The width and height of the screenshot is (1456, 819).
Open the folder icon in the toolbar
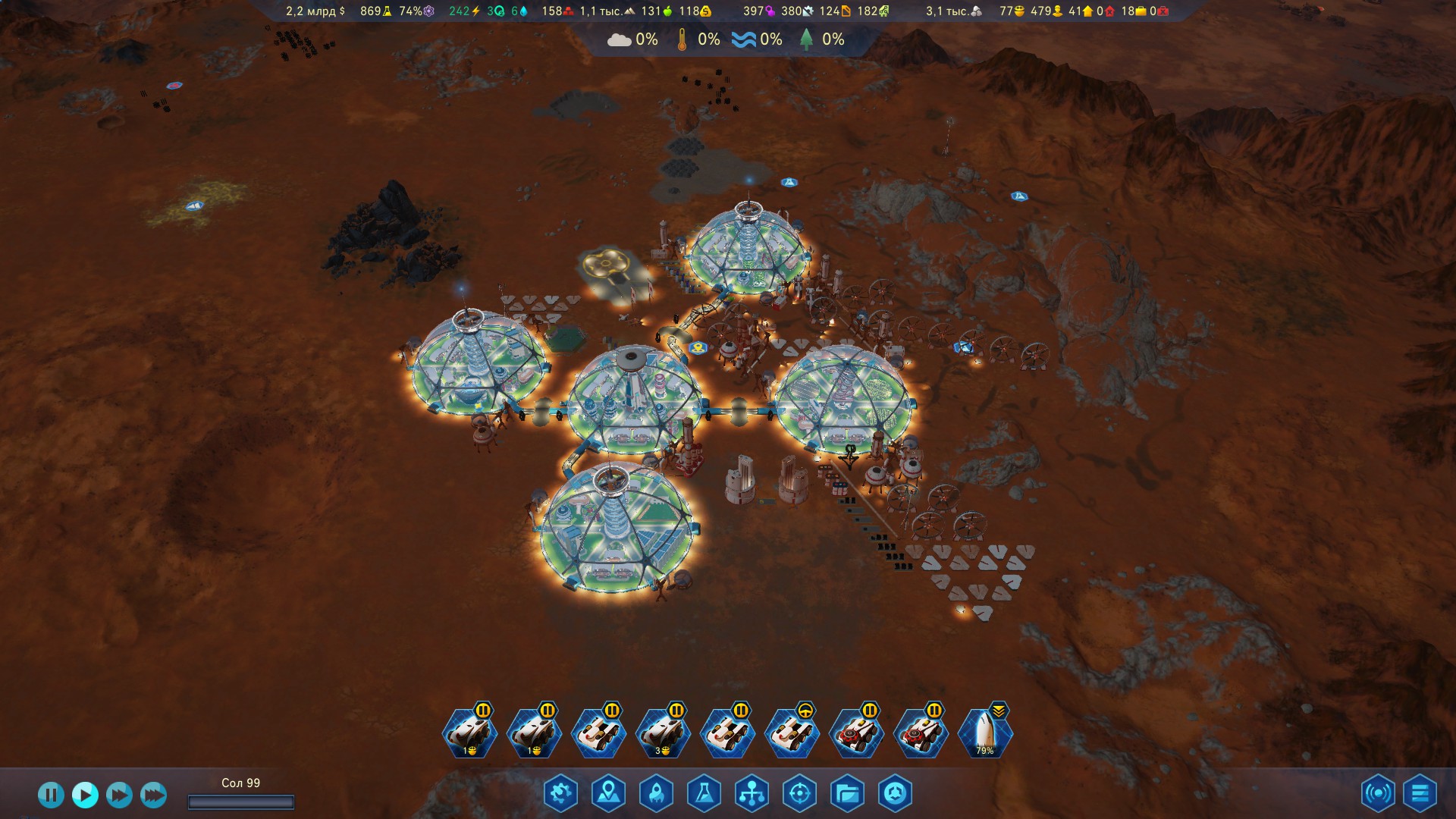coord(847,794)
